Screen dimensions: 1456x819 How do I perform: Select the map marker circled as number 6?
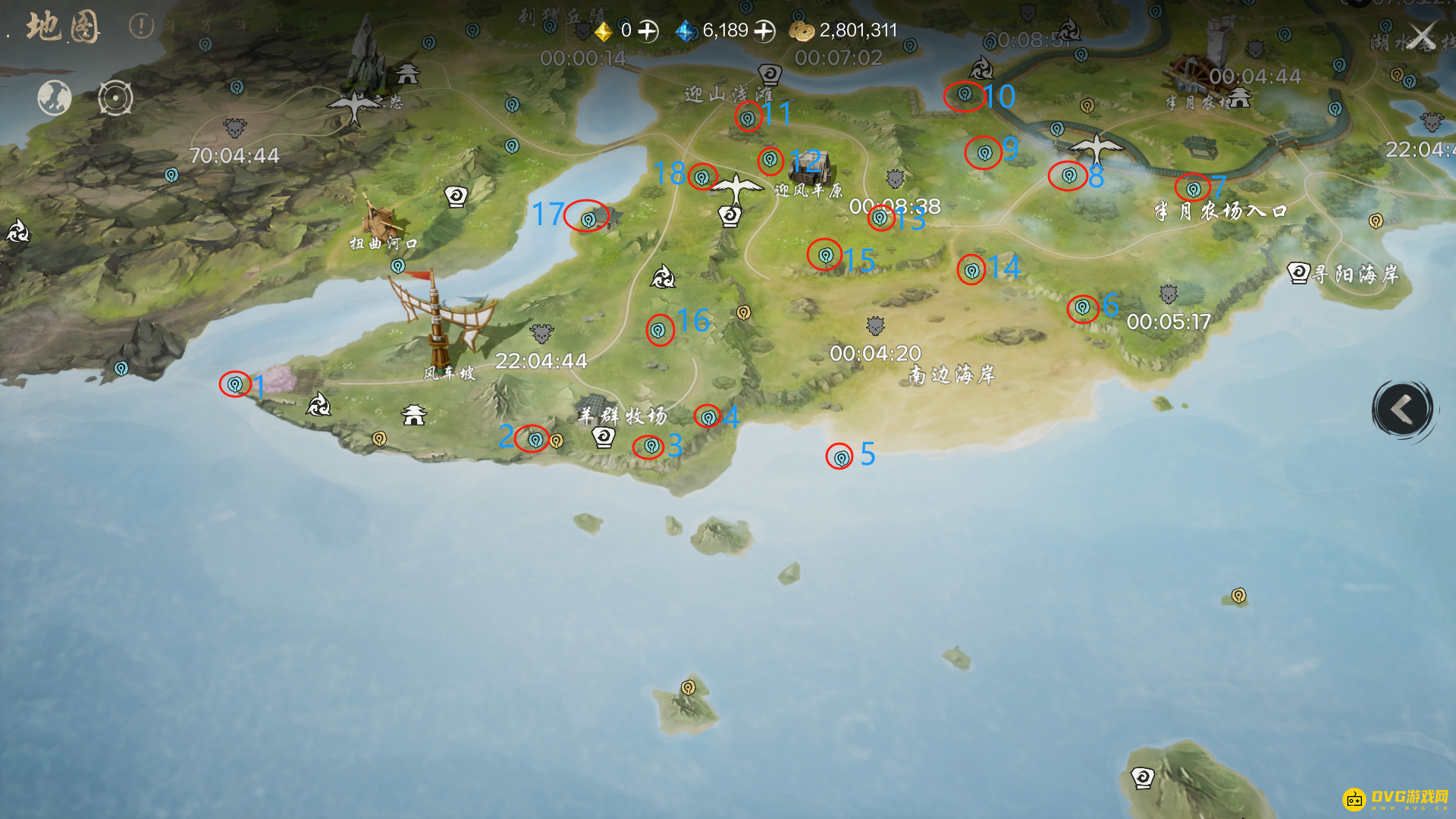[x=1082, y=308]
